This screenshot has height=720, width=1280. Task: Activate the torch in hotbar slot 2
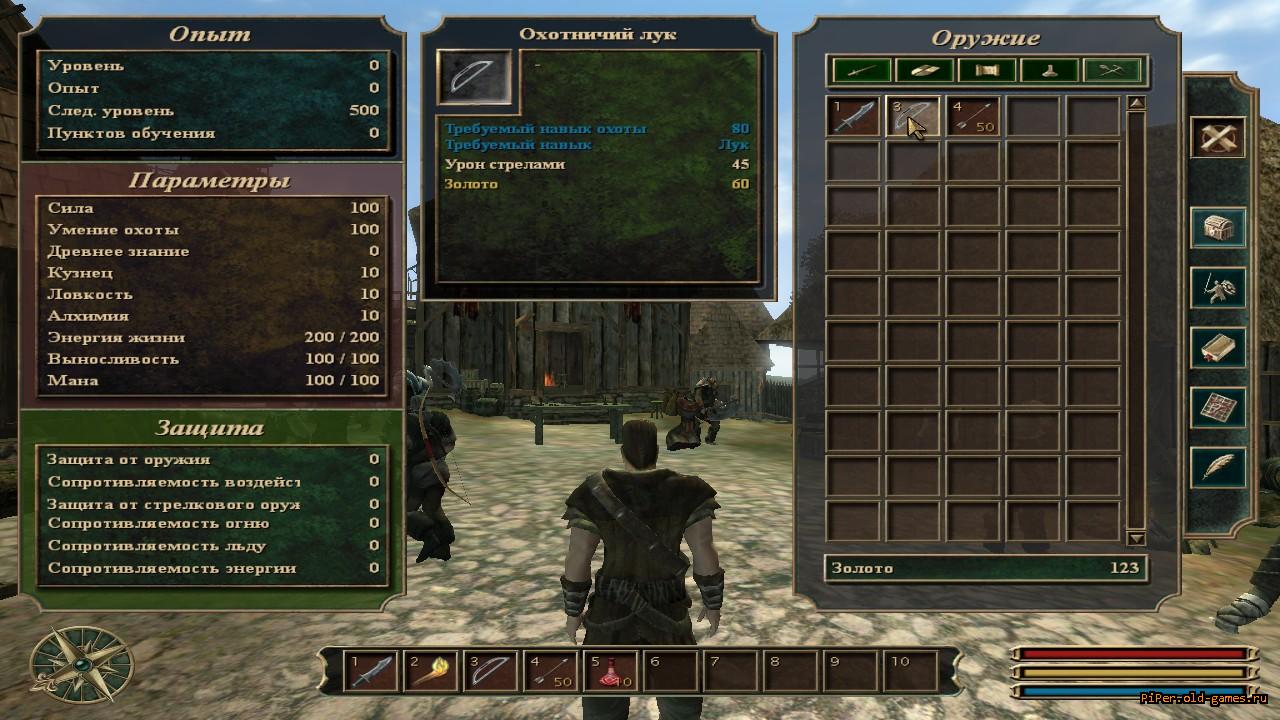pyautogui.click(x=432, y=670)
